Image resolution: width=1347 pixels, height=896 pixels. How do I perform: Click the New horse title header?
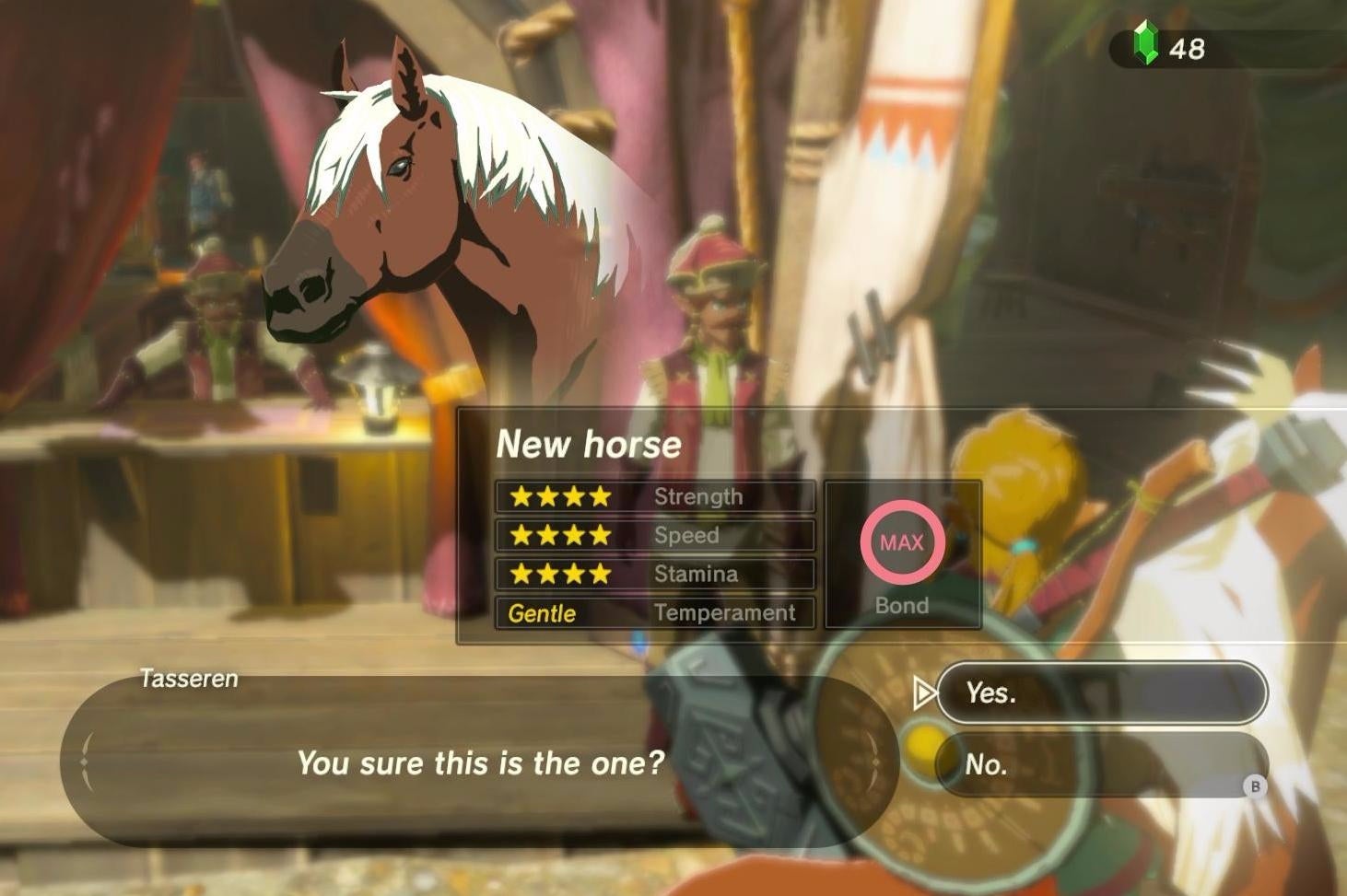pyautogui.click(x=589, y=444)
